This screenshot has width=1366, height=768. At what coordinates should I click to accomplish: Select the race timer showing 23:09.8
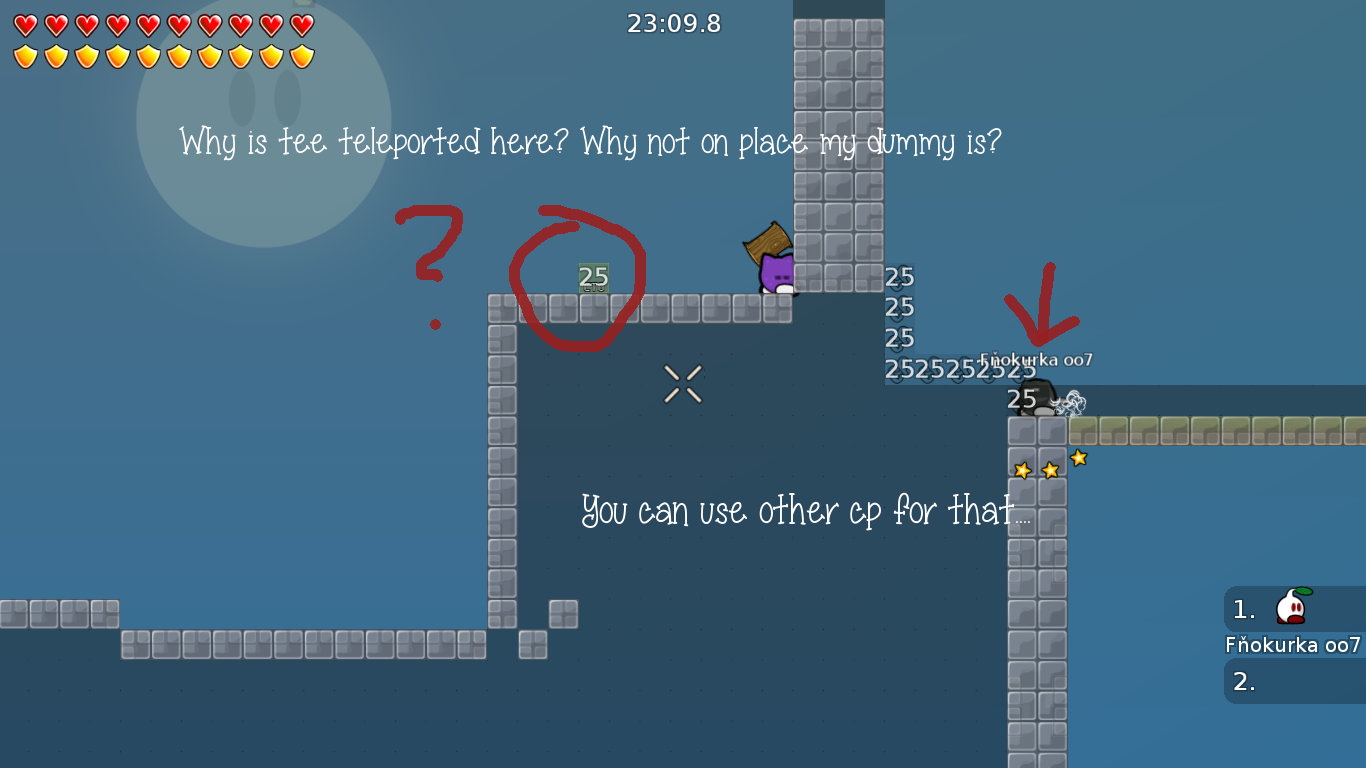[674, 24]
